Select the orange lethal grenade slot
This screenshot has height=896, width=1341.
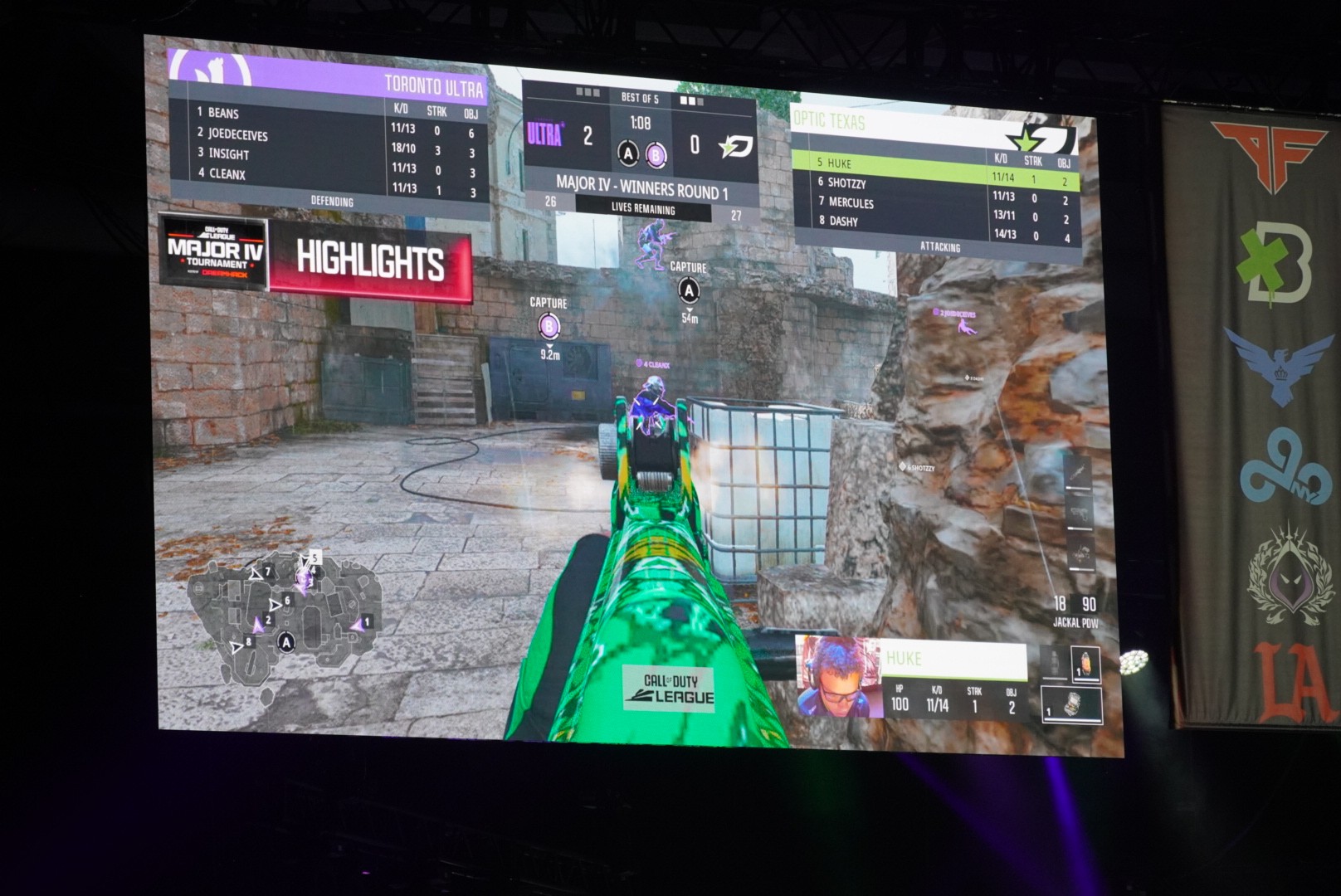[x=1085, y=665]
